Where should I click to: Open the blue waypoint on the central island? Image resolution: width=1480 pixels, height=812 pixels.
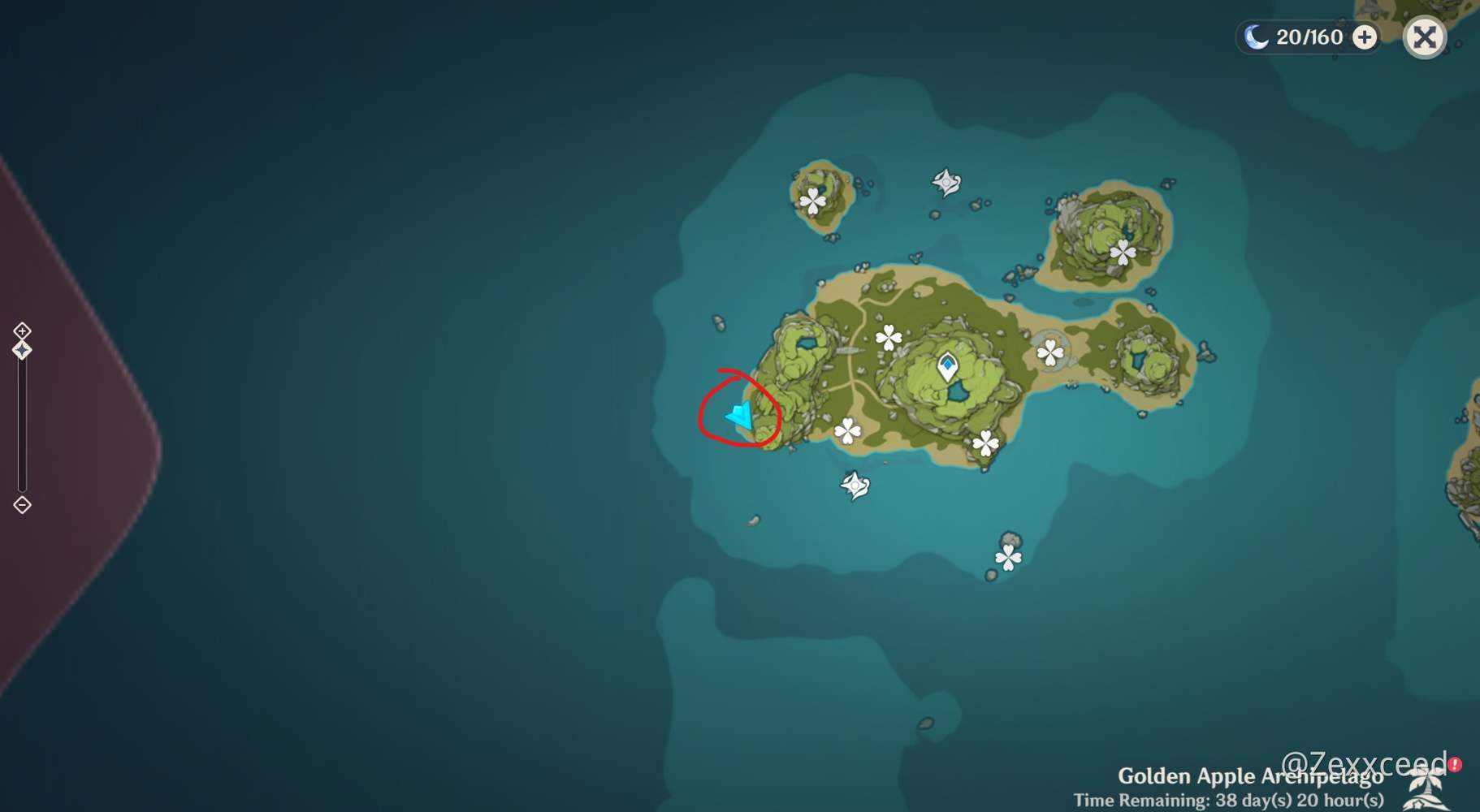point(948,365)
